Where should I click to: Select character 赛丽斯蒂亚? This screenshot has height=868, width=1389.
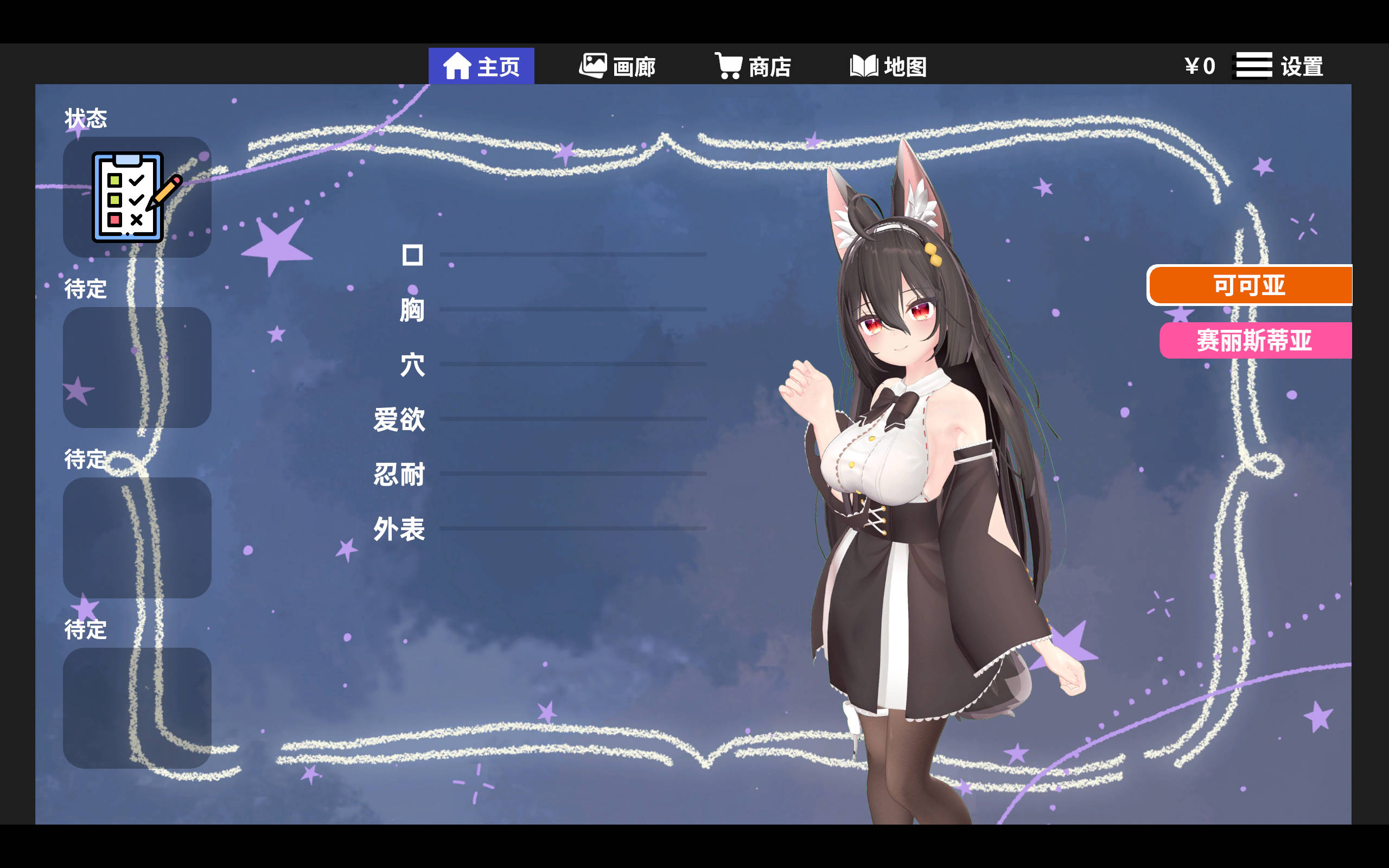click(1248, 341)
